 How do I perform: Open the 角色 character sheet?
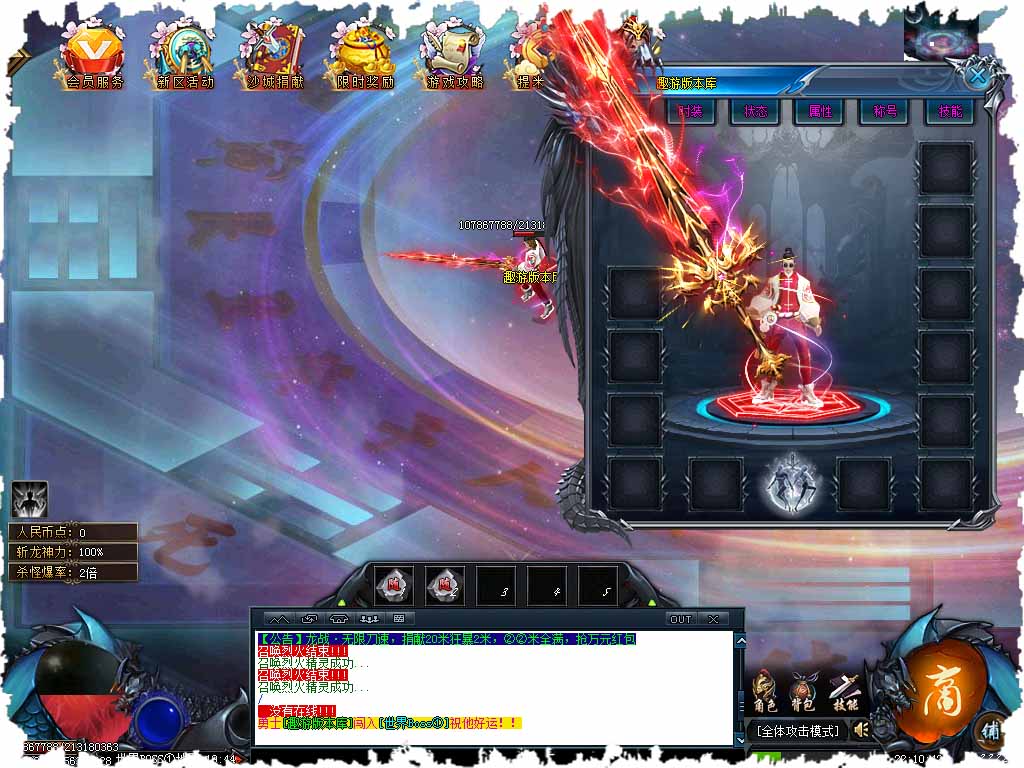[x=765, y=692]
